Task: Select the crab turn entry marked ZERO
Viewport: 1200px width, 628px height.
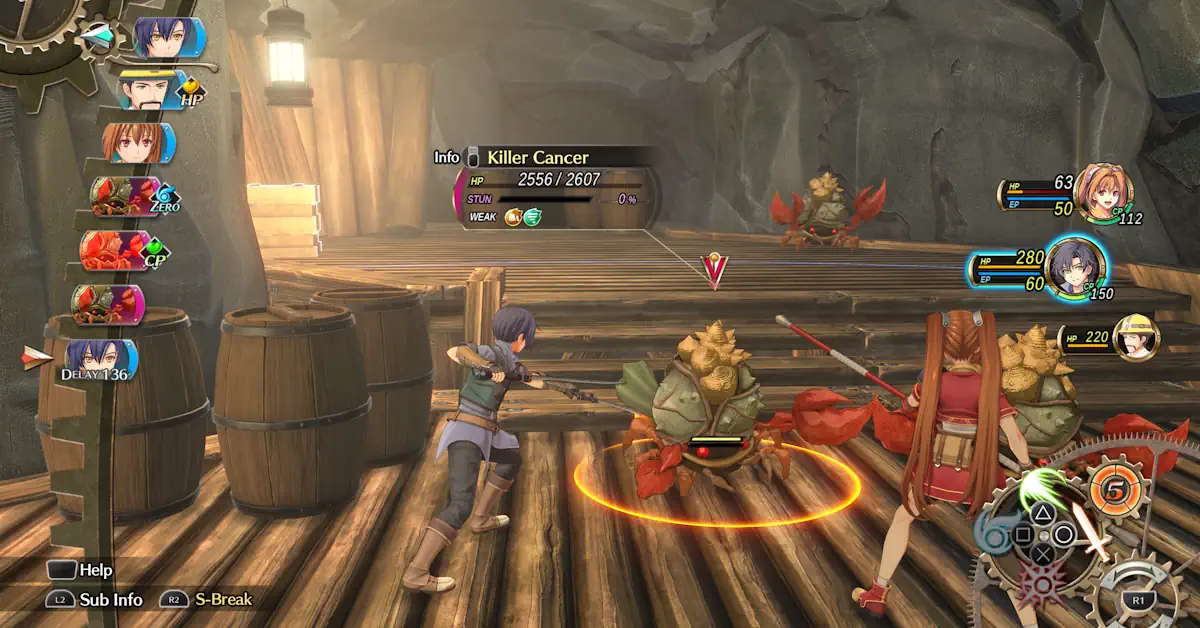Action: (124, 195)
